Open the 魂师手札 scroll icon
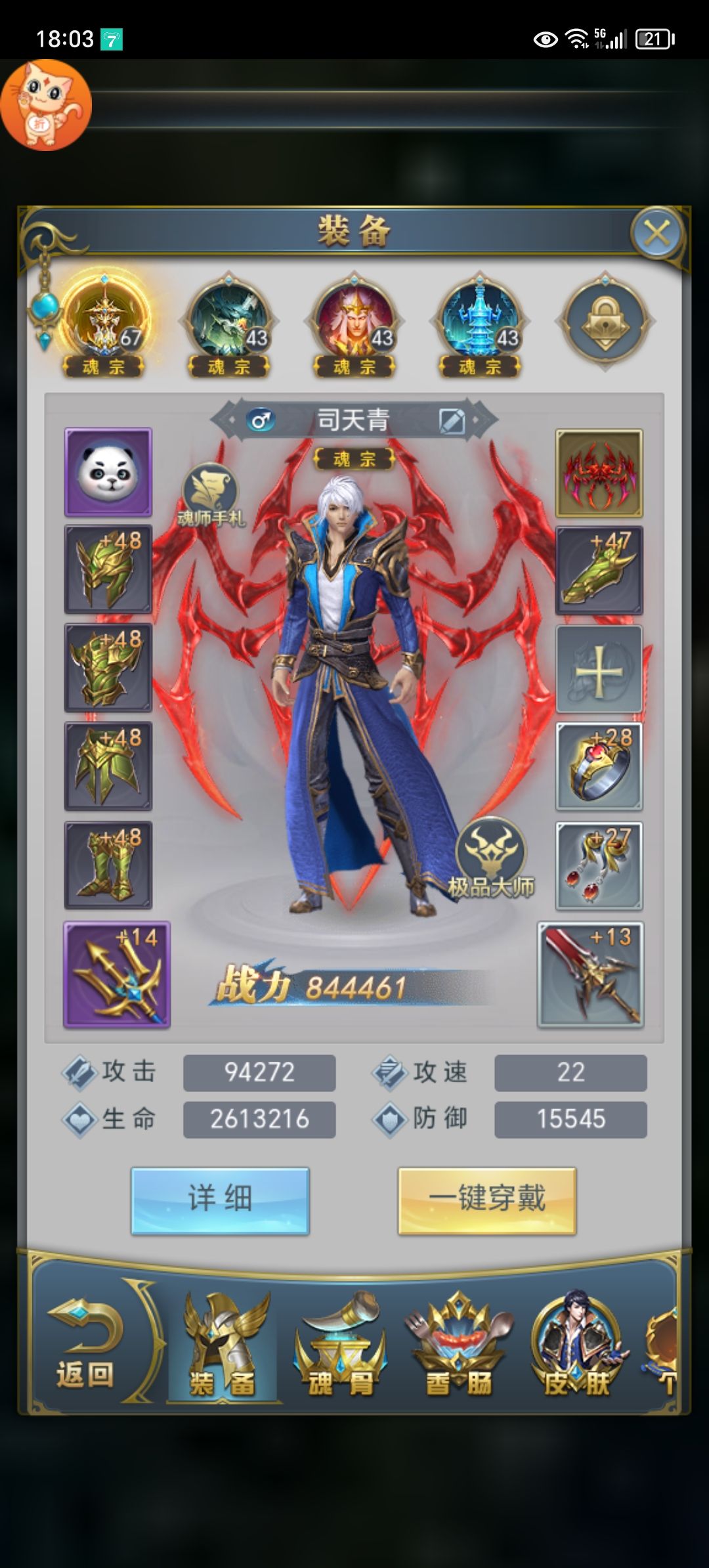Viewport: 709px width, 1568px height. pos(210,494)
